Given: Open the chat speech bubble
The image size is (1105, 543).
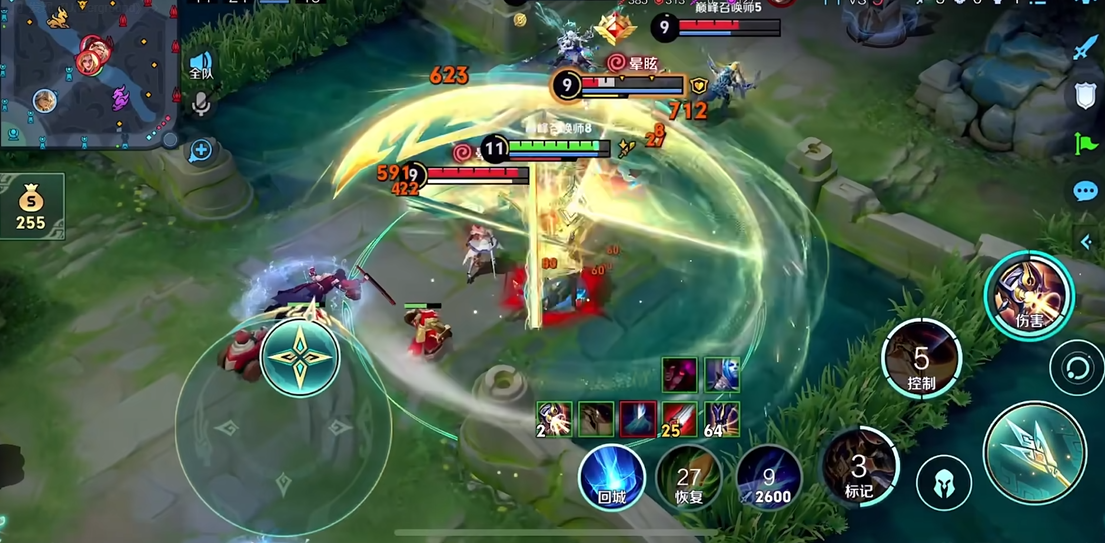Looking at the screenshot, I should [x=1085, y=191].
